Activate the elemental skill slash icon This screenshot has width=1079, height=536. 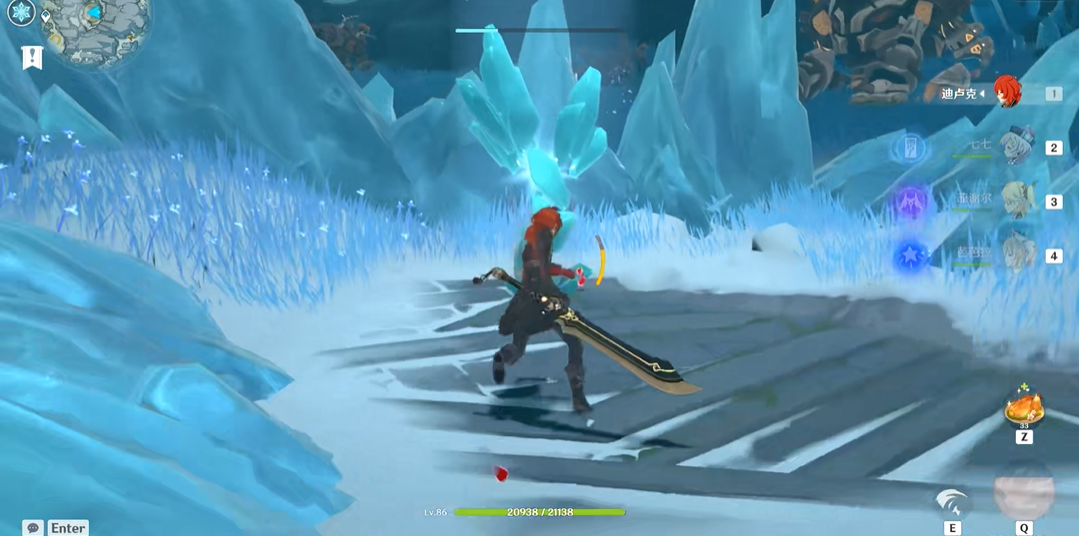pos(952,501)
